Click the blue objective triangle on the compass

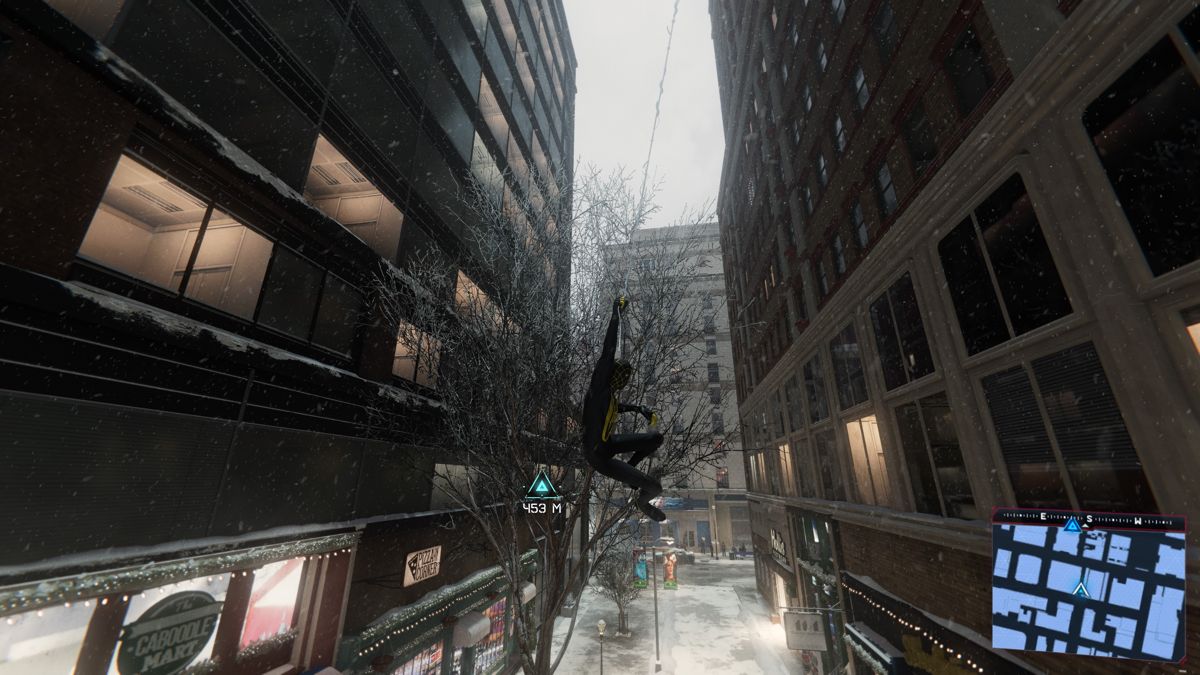[1072, 524]
